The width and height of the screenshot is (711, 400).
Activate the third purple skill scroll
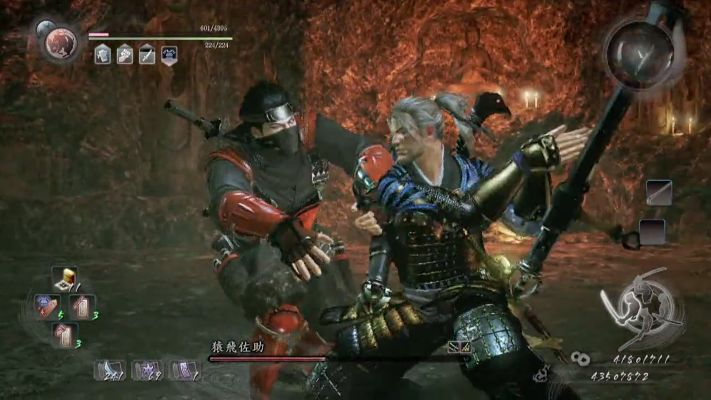[185, 369]
